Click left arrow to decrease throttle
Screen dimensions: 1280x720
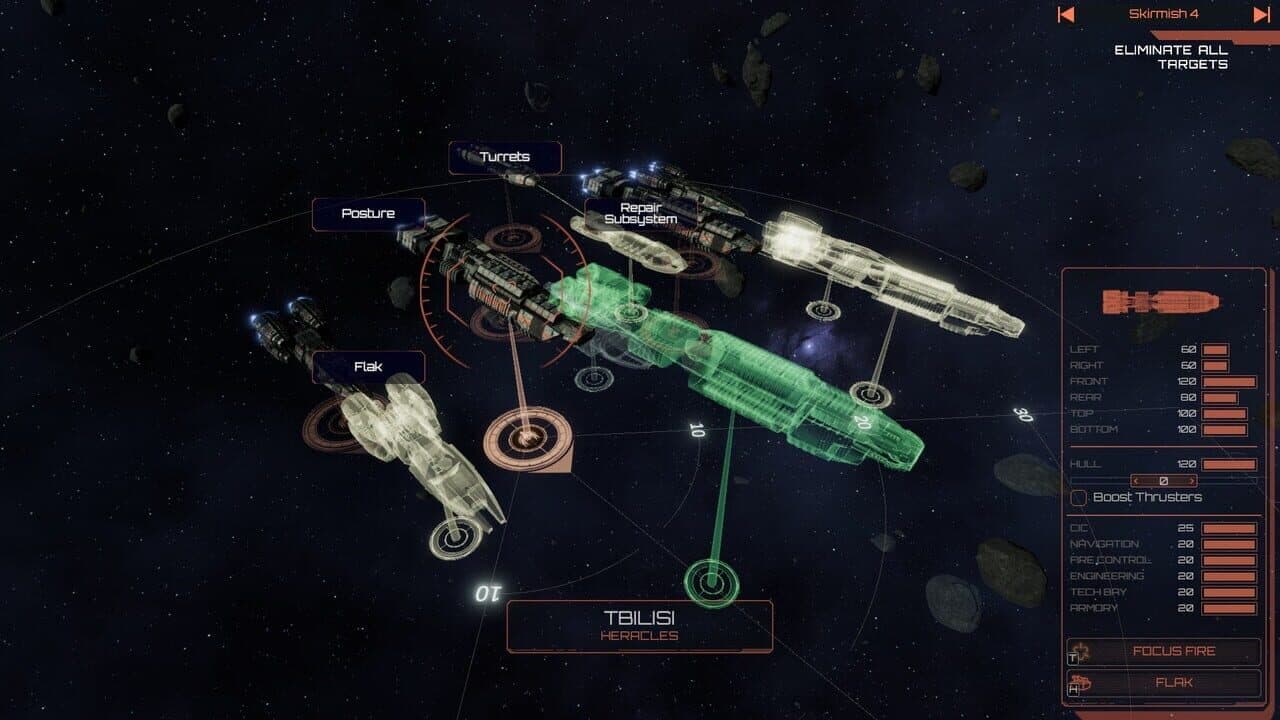(1136, 481)
